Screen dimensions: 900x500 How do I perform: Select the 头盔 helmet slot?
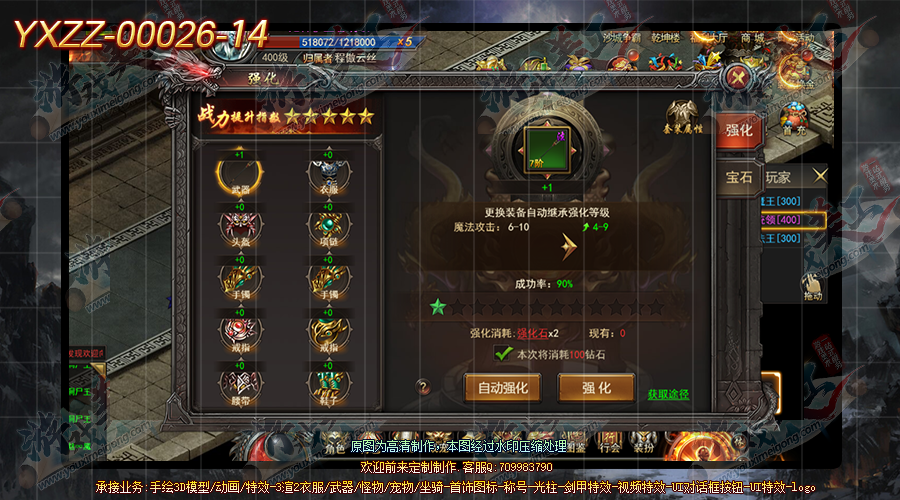tap(240, 226)
